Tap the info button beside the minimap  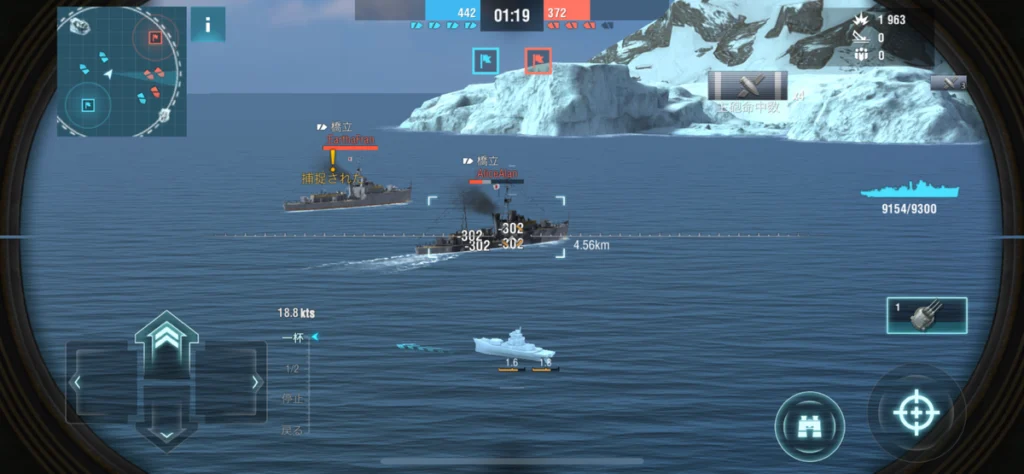click(207, 25)
